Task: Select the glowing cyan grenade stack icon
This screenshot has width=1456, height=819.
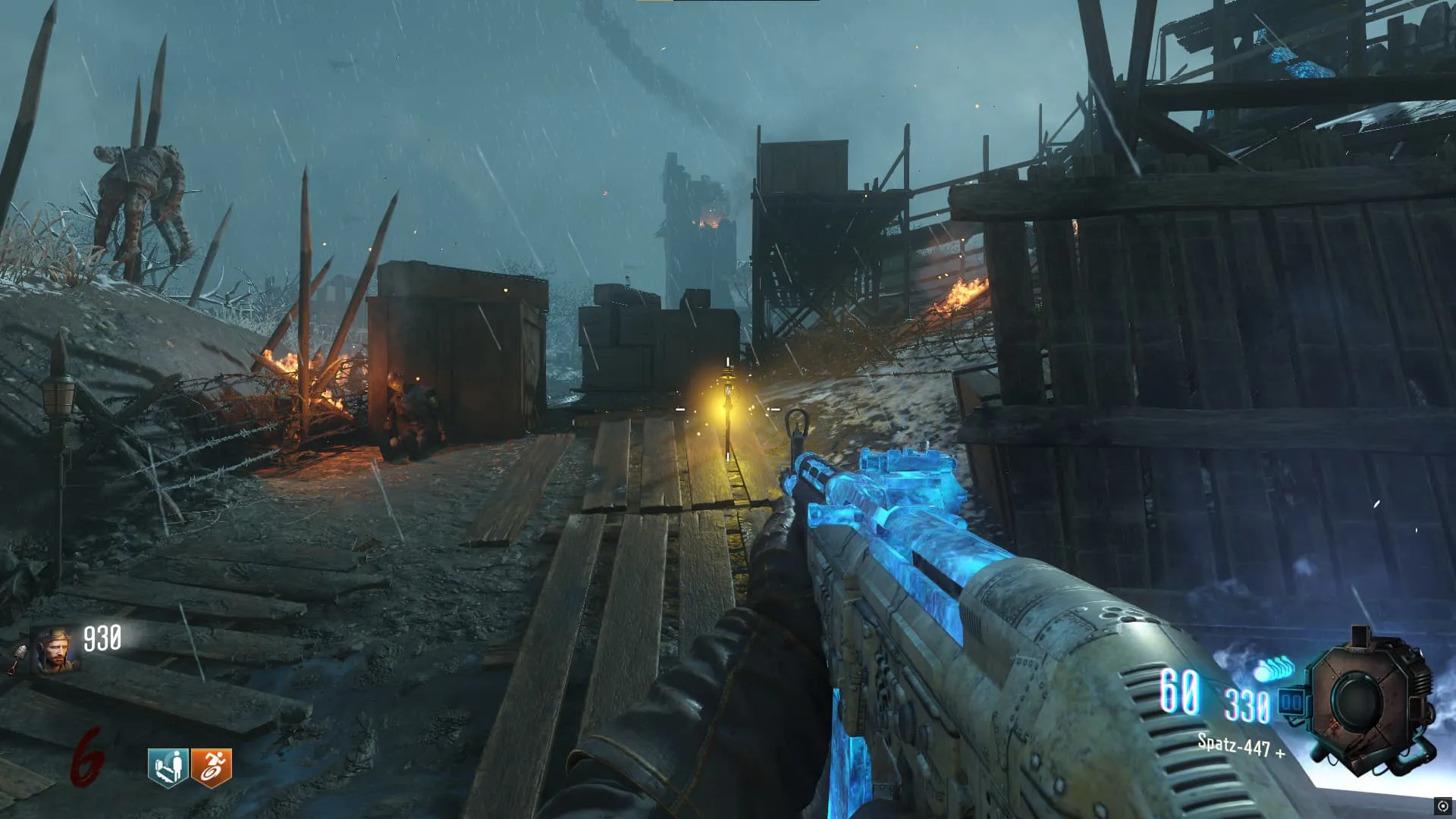Action: click(1274, 670)
